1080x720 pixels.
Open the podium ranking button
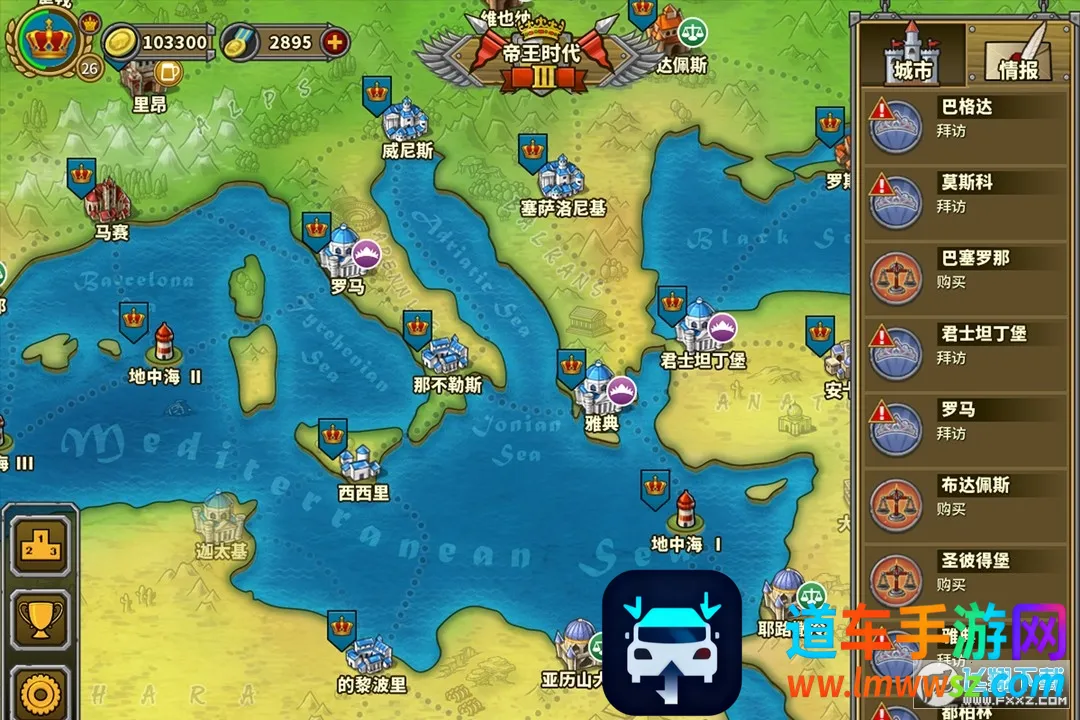coord(41,546)
